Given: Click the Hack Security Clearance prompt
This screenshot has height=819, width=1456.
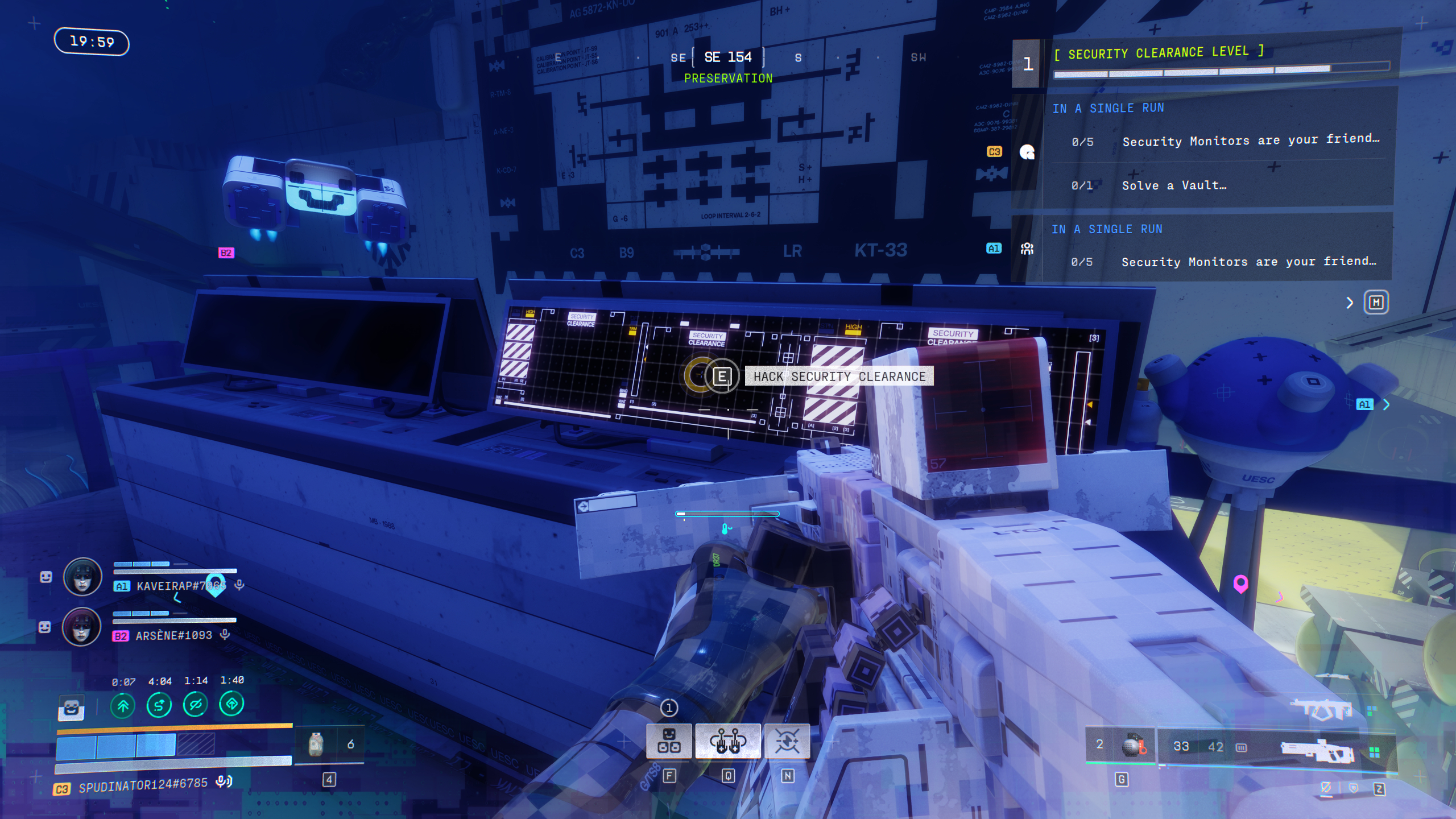Looking at the screenshot, I should (840, 377).
